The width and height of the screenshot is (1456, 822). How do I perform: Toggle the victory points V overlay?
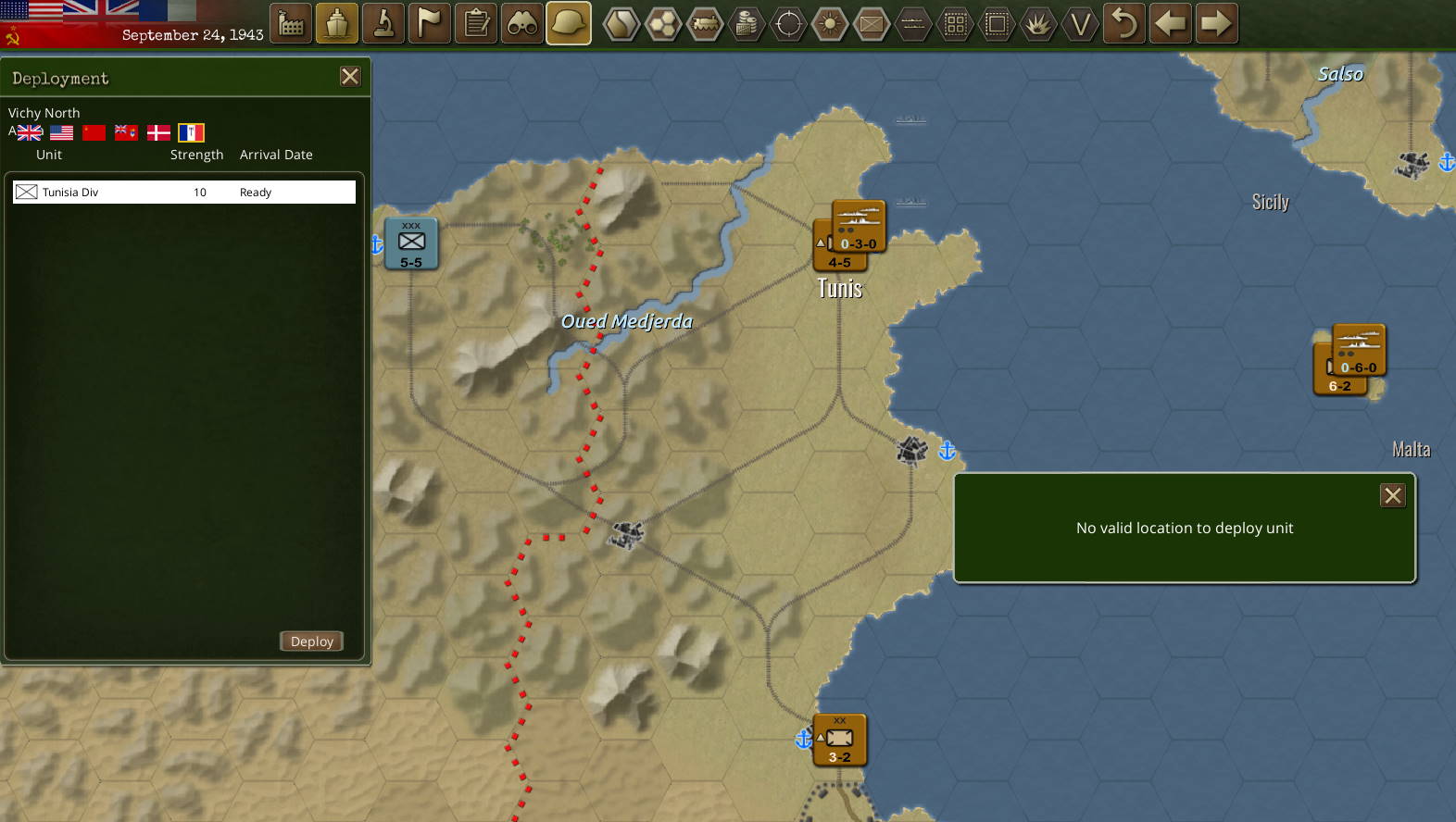click(1080, 23)
